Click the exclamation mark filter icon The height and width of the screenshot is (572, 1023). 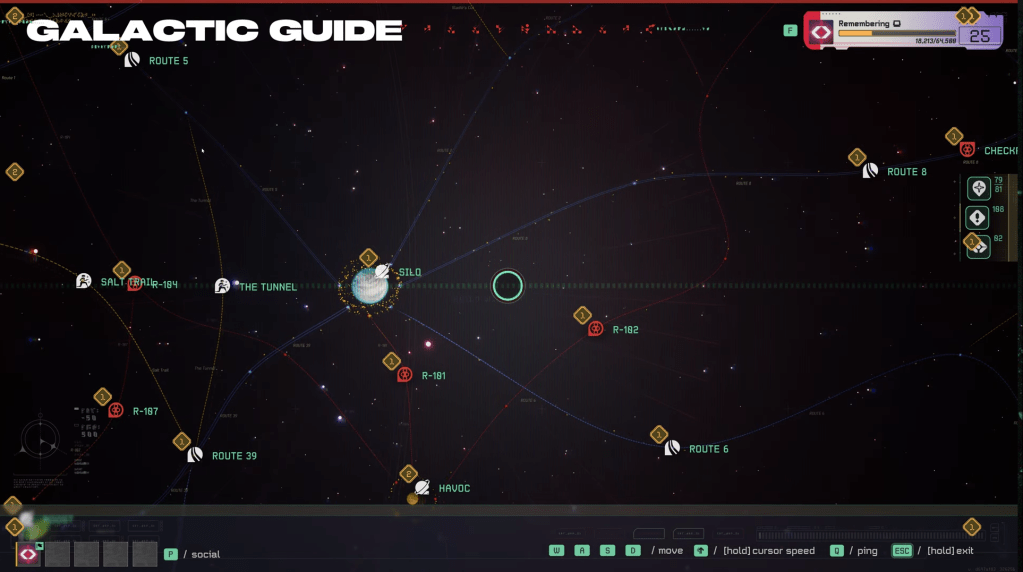click(977, 217)
